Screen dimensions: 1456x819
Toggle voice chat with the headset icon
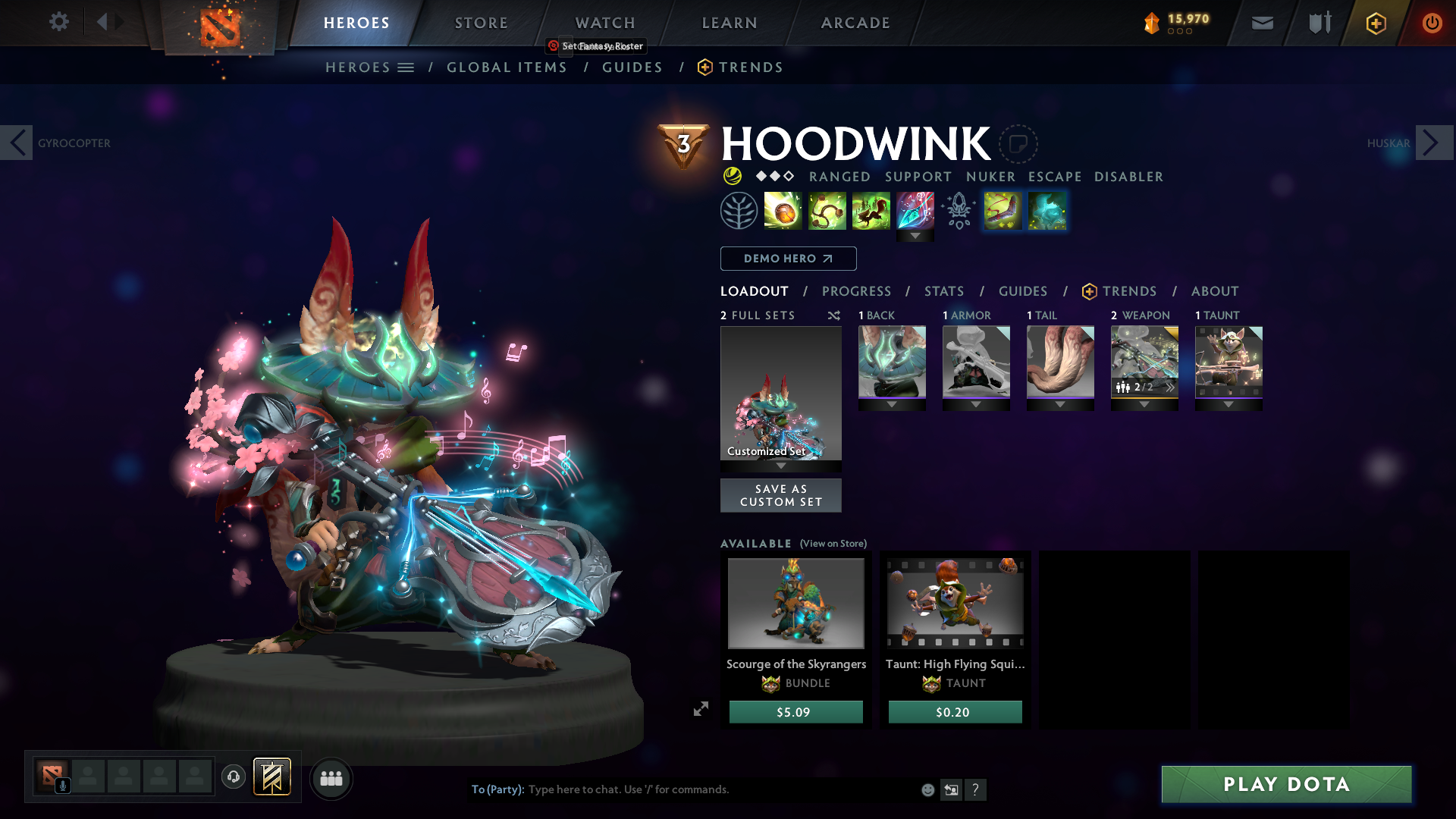pyautogui.click(x=233, y=777)
